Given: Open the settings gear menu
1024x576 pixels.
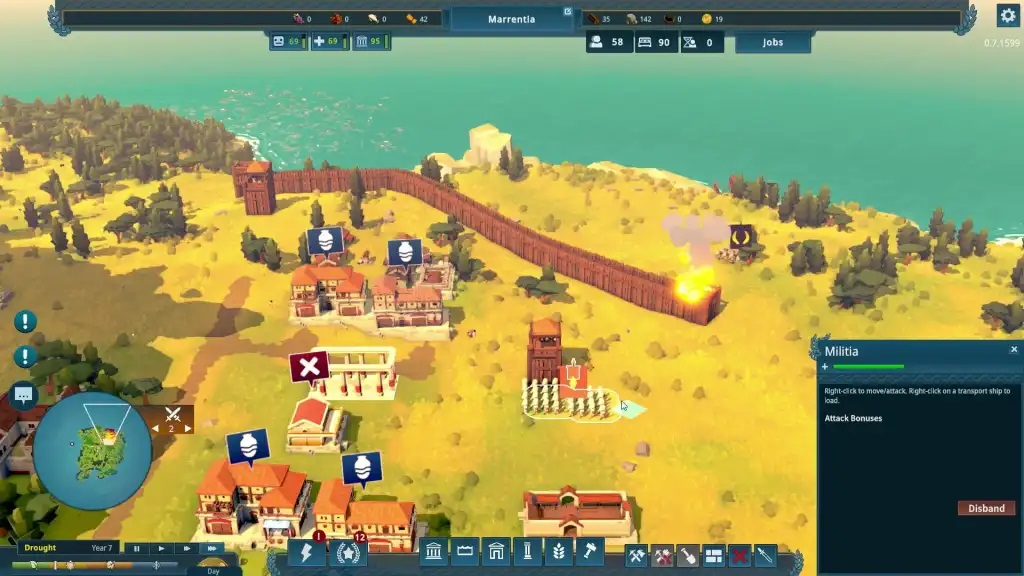Looking at the screenshot, I should click(x=1007, y=15).
